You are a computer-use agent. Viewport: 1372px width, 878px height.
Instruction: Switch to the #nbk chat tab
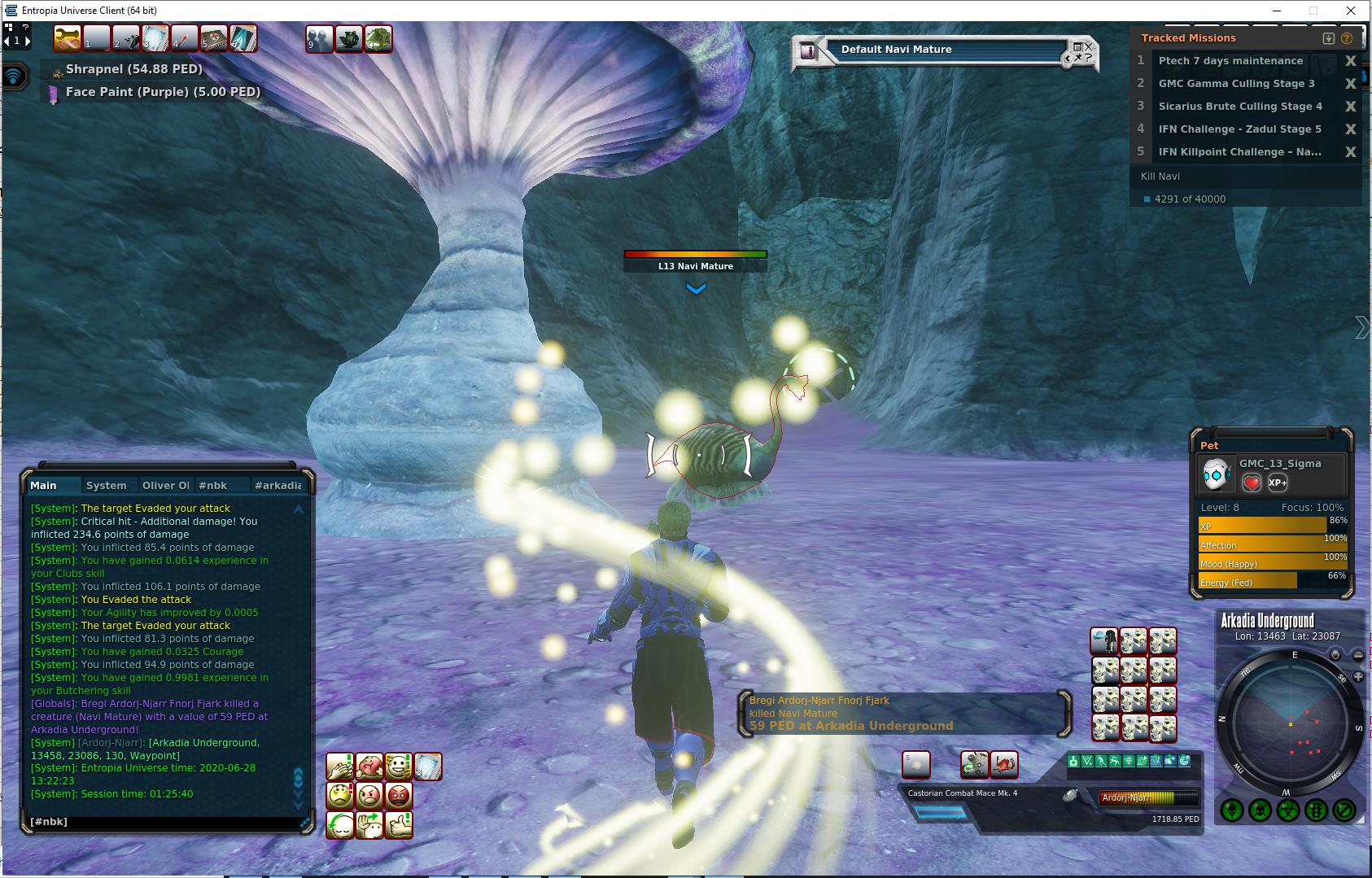(x=213, y=486)
